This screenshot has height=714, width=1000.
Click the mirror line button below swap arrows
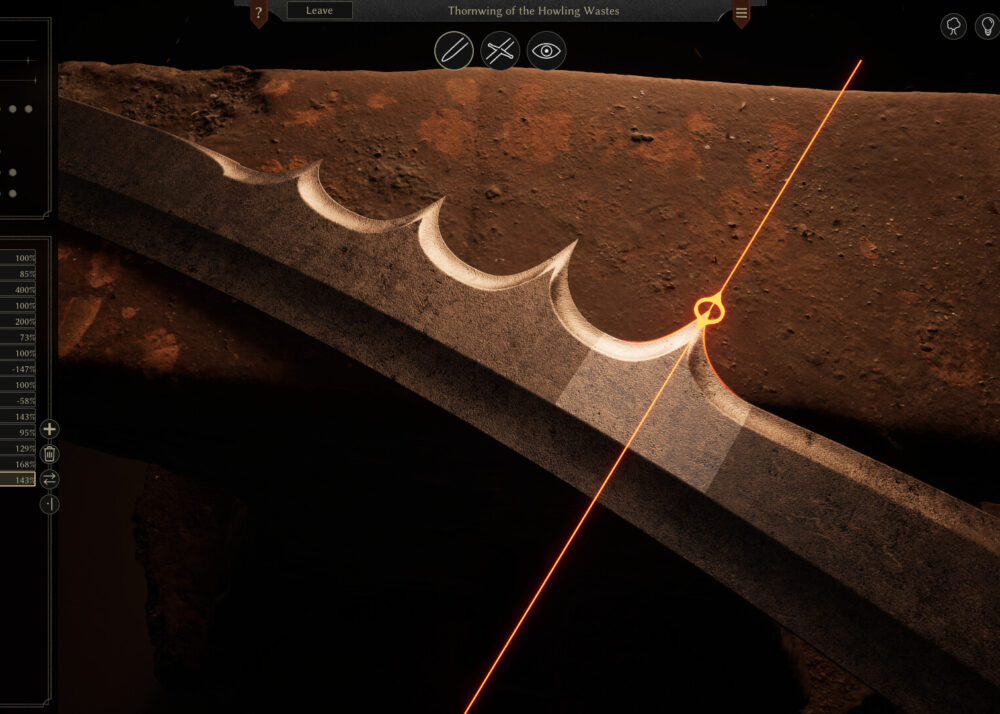point(49,505)
